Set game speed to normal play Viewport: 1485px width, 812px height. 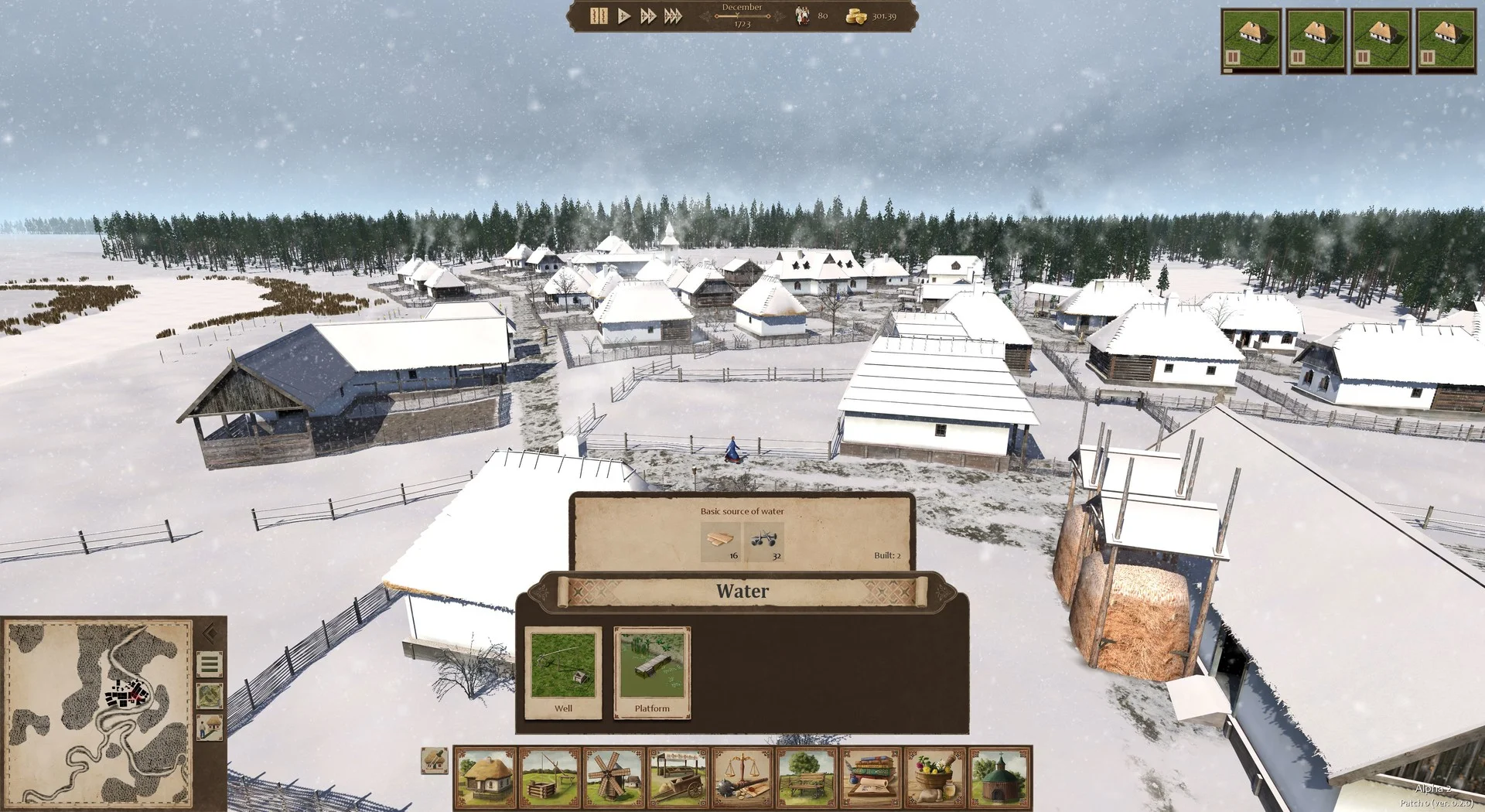tap(623, 16)
